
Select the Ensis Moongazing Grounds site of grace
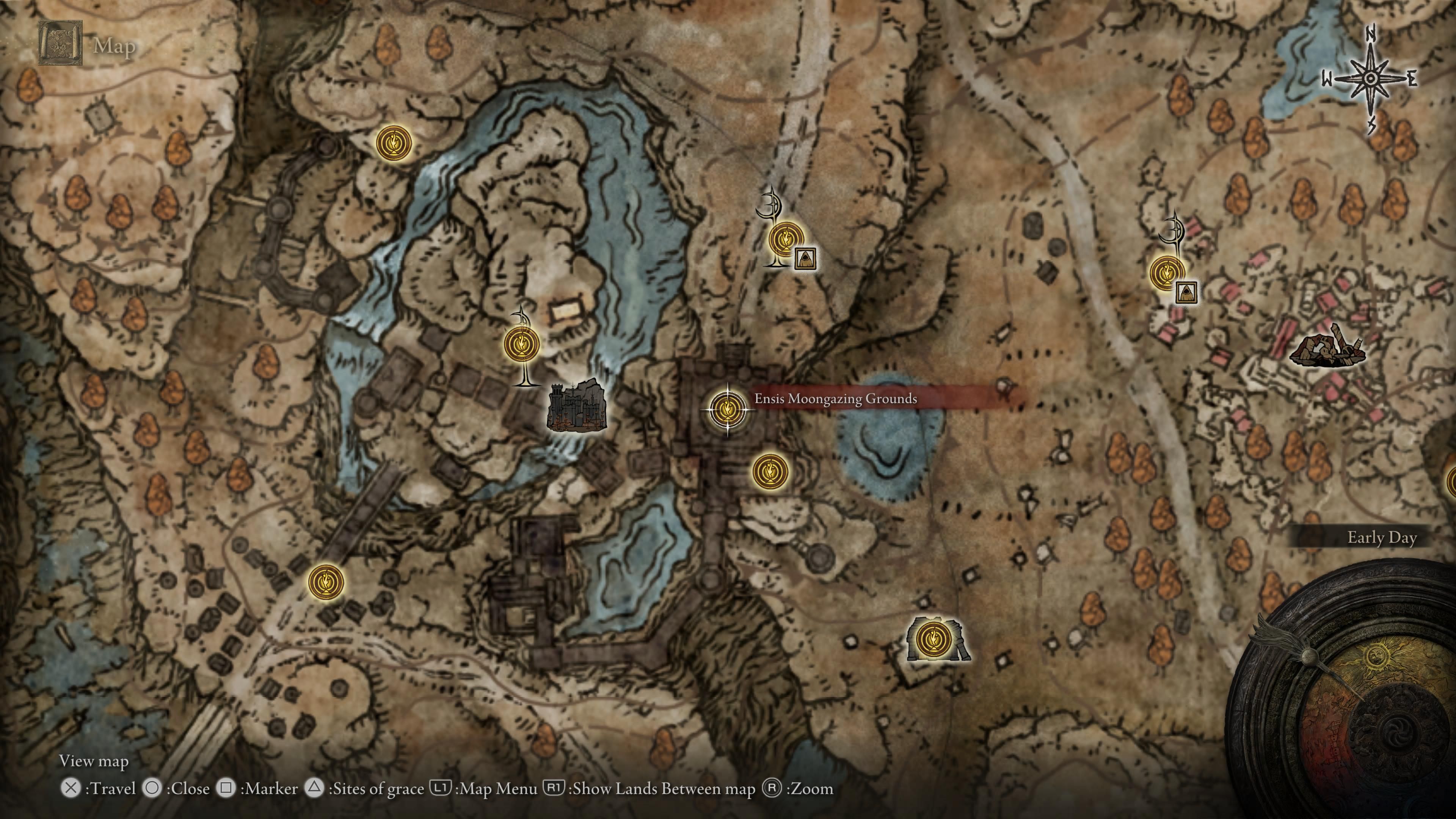[x=727, y=409]
